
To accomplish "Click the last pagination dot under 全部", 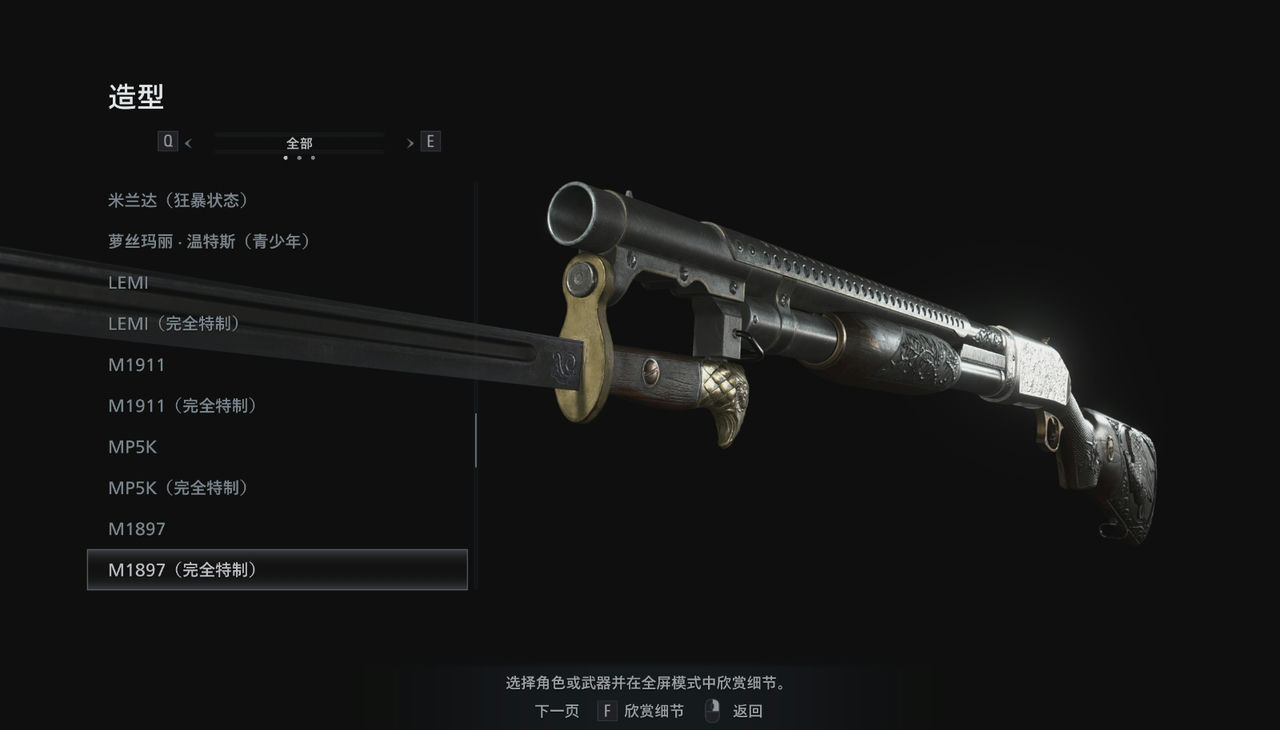I will click(313, 158).
